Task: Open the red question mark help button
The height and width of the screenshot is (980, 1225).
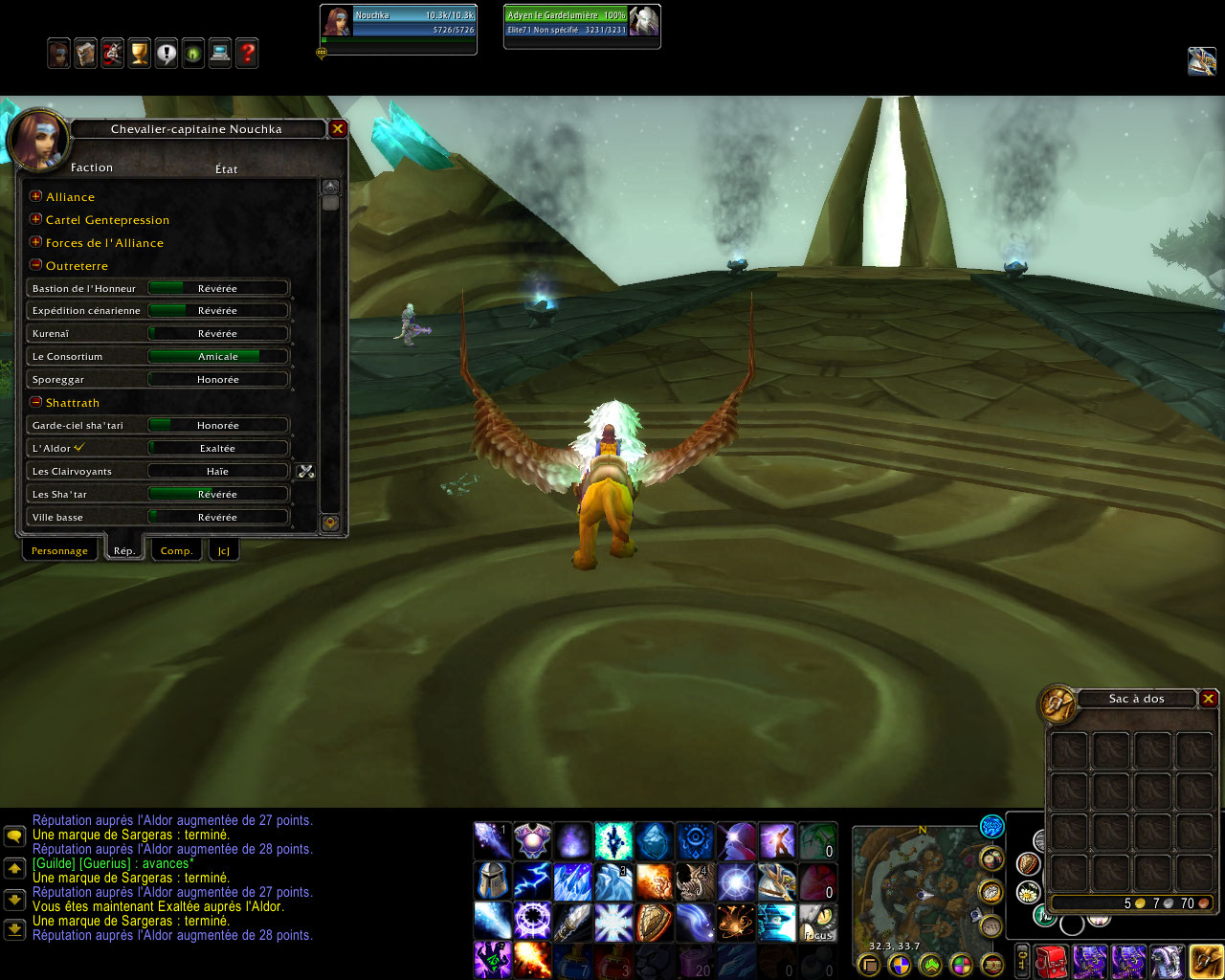Action: click(x=247, y=54)
